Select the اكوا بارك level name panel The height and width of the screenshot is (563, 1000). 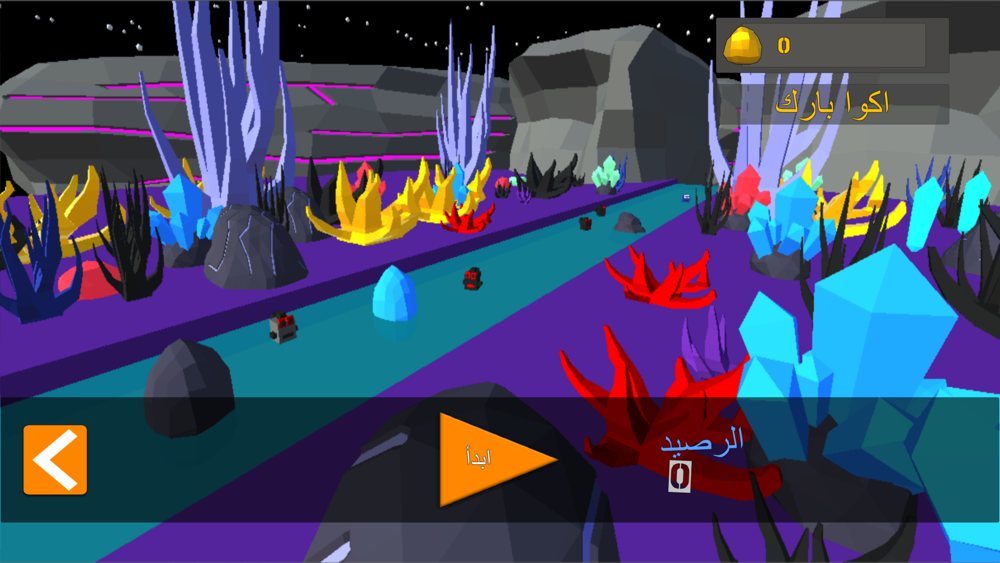coord(832,104)
